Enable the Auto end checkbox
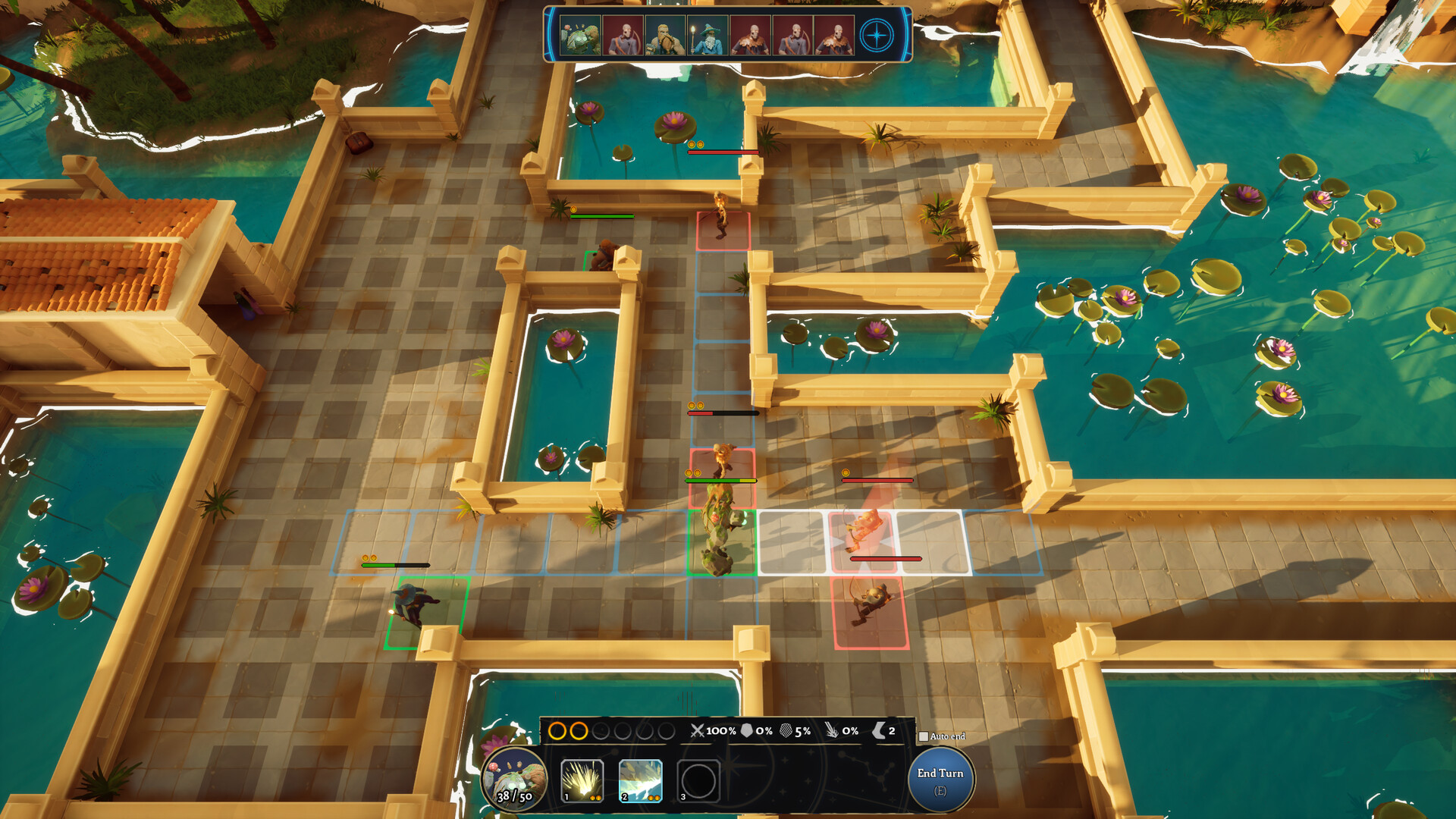Image resolution: width=1456 pixels, height=819 pixels. [924, 736]
